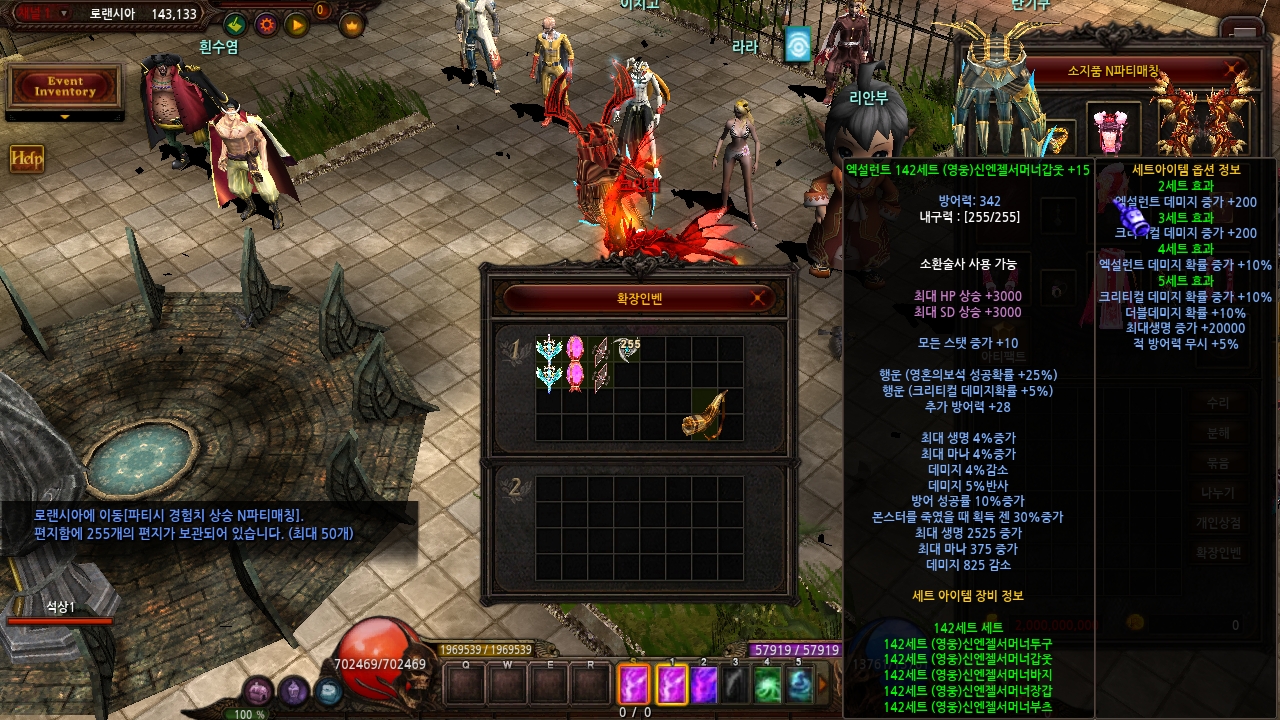Viewport: 1280px width, 720px height.
Task: Pick the crescent item with 255 stack
Action: tap(626, 349)
